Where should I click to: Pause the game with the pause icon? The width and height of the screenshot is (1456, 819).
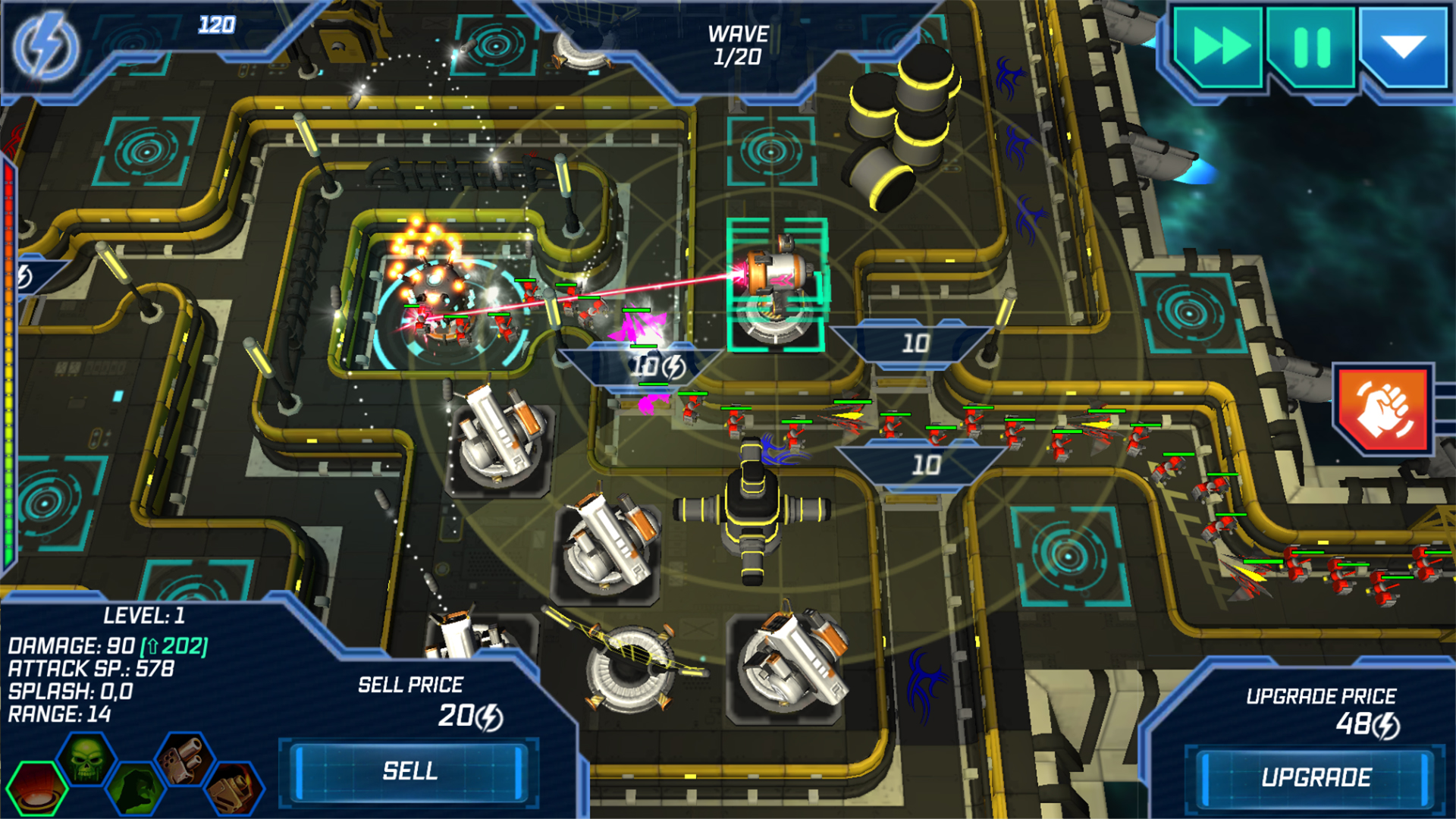[1310, 47]
